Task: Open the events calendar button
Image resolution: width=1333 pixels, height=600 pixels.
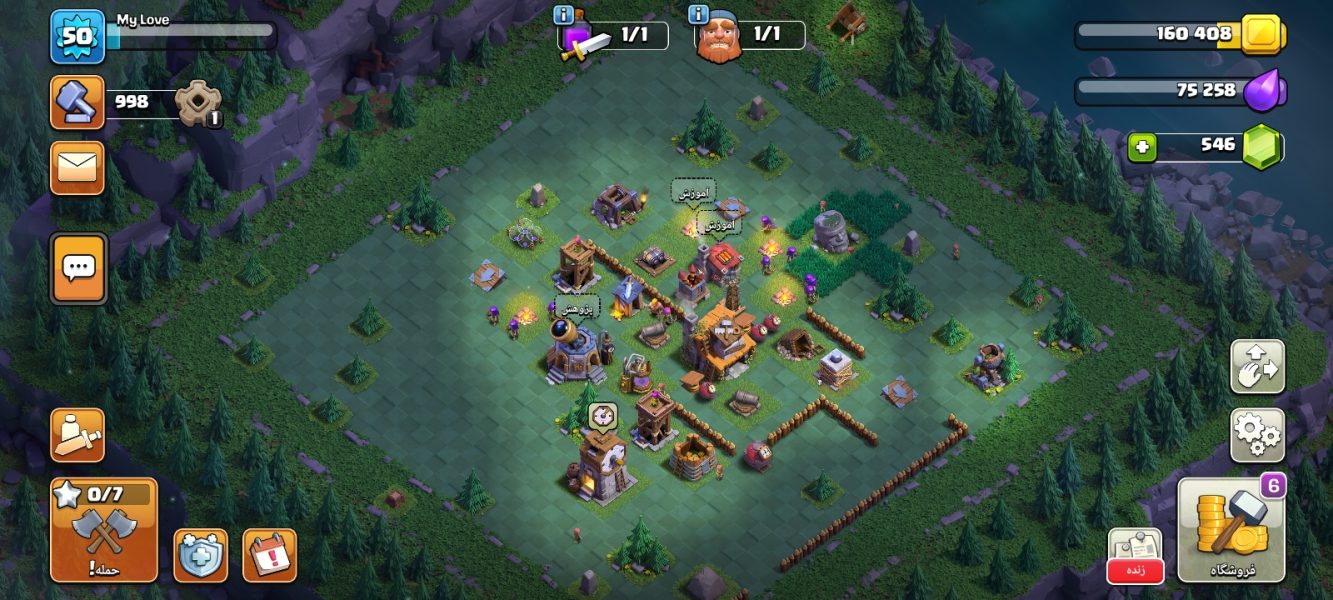Action: coord(269,555)
